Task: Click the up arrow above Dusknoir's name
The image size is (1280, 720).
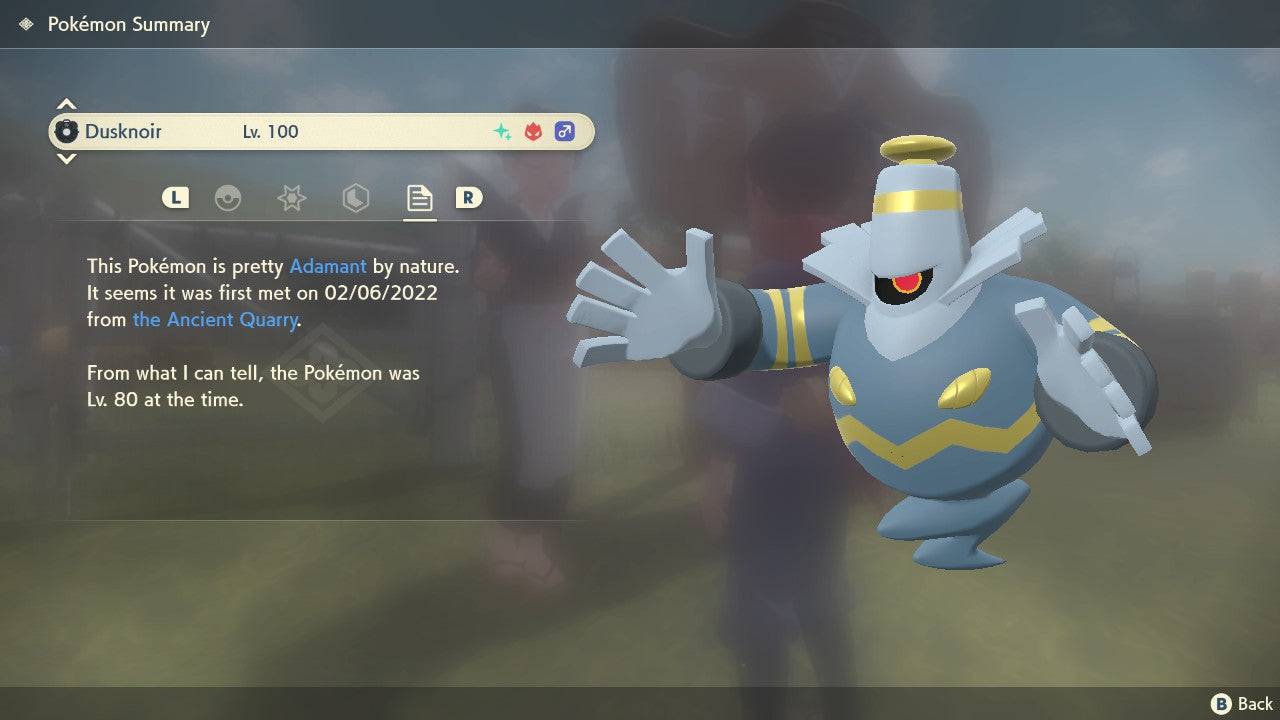Action: pyautogui.click(x=66, y=102)
